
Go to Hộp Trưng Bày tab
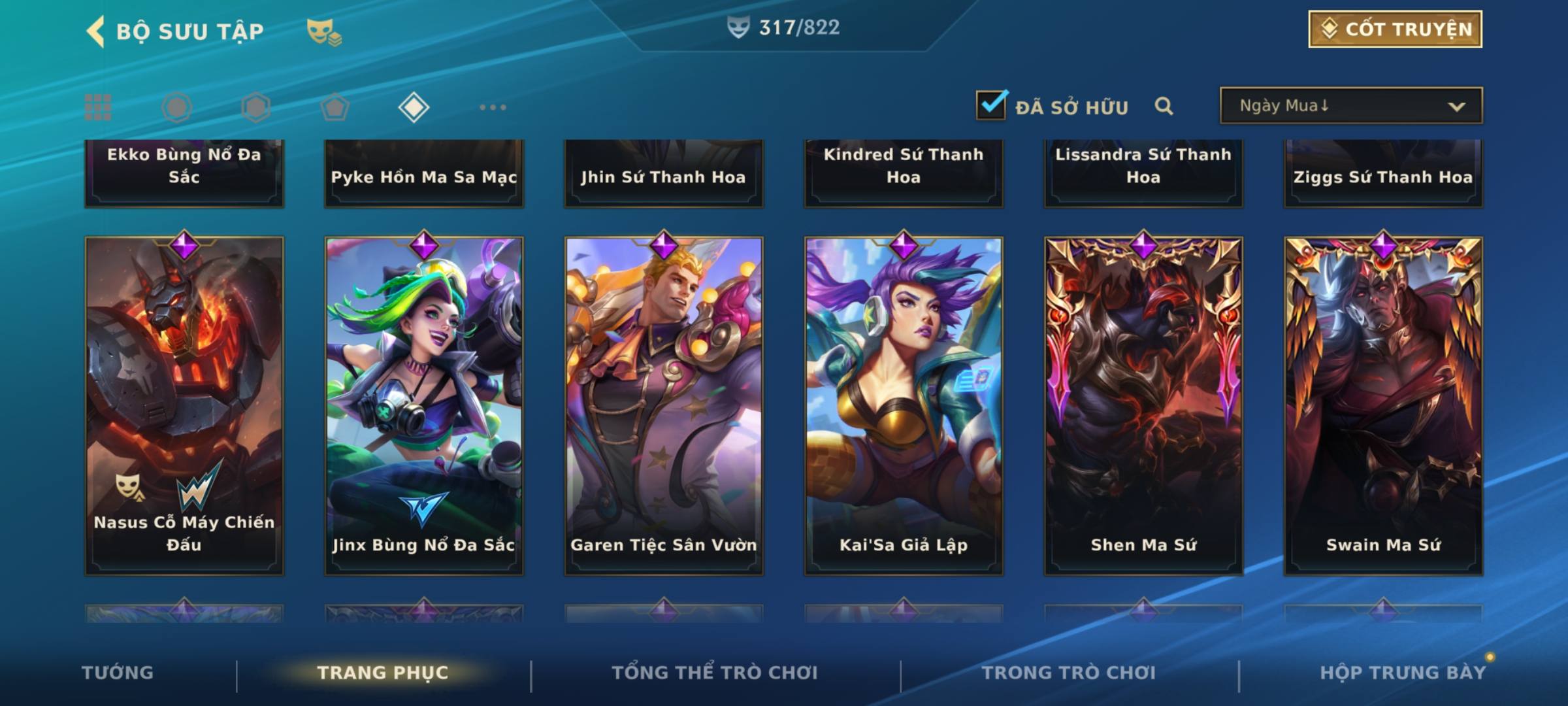pos(1402,673)
